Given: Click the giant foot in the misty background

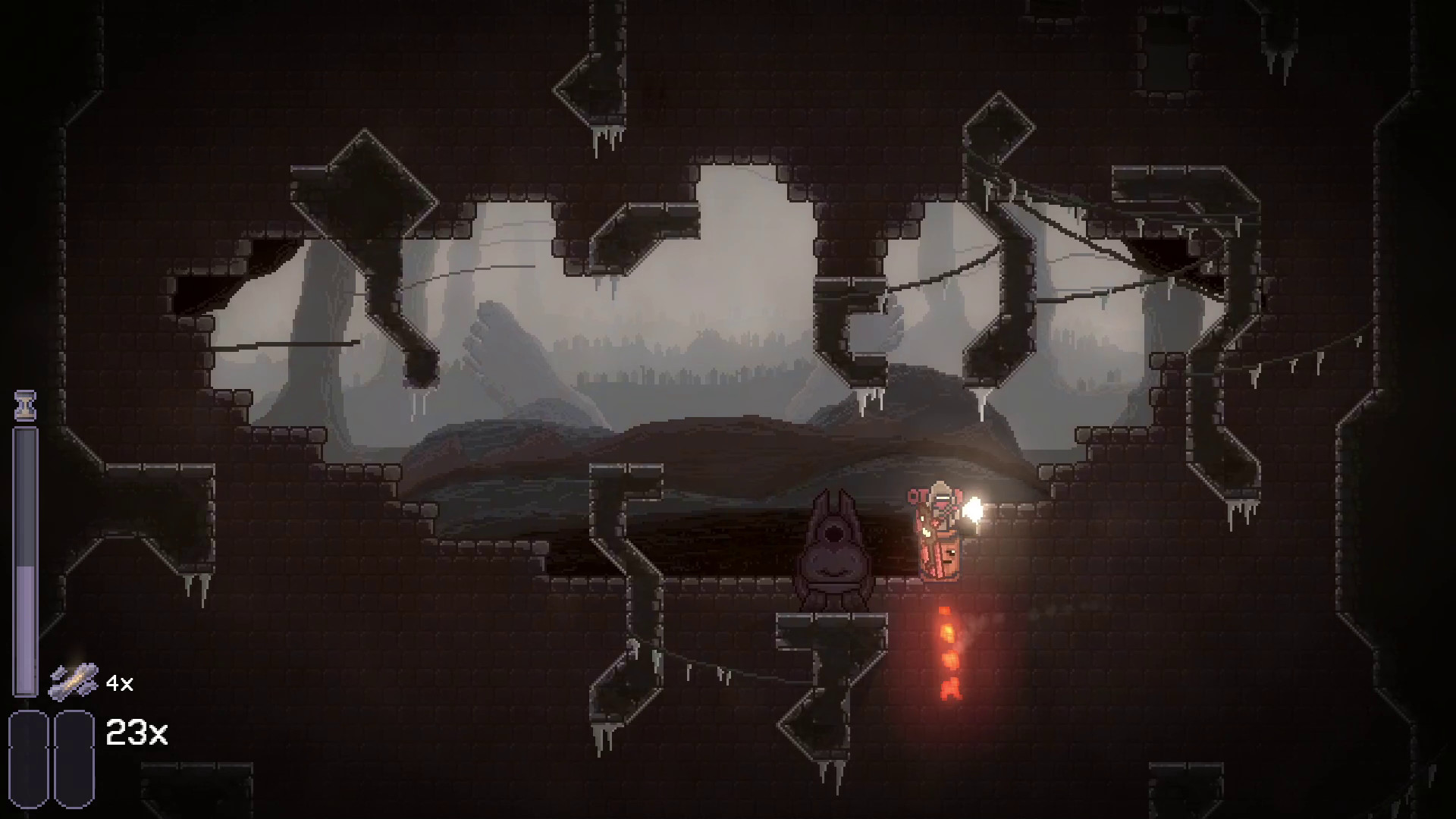Looking at the screenshot, I should click(497, 341).
